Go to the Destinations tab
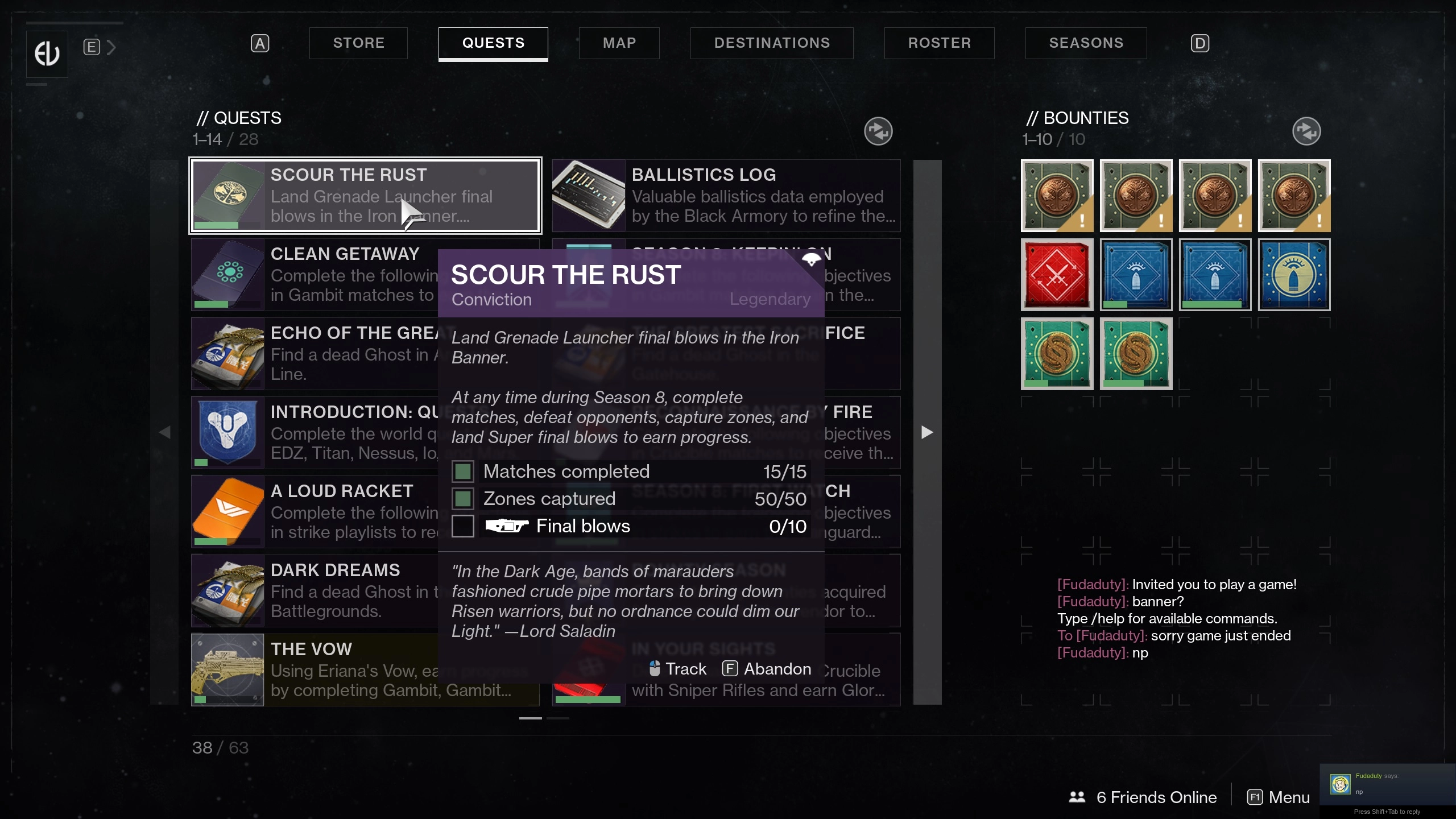This screenshot has height=819, width=1456. (x=771, y=43)
